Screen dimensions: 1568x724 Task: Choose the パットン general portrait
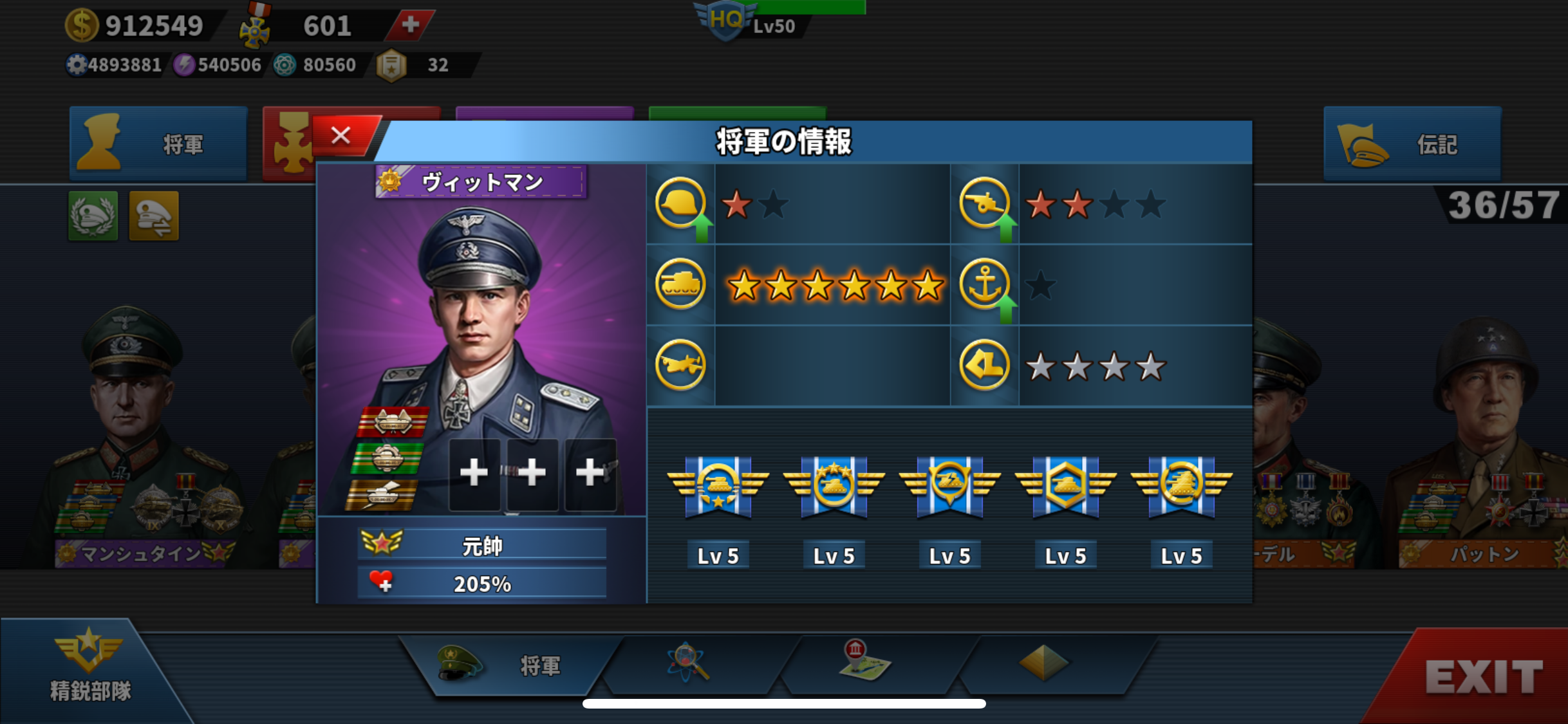[x=1480, y=438]
